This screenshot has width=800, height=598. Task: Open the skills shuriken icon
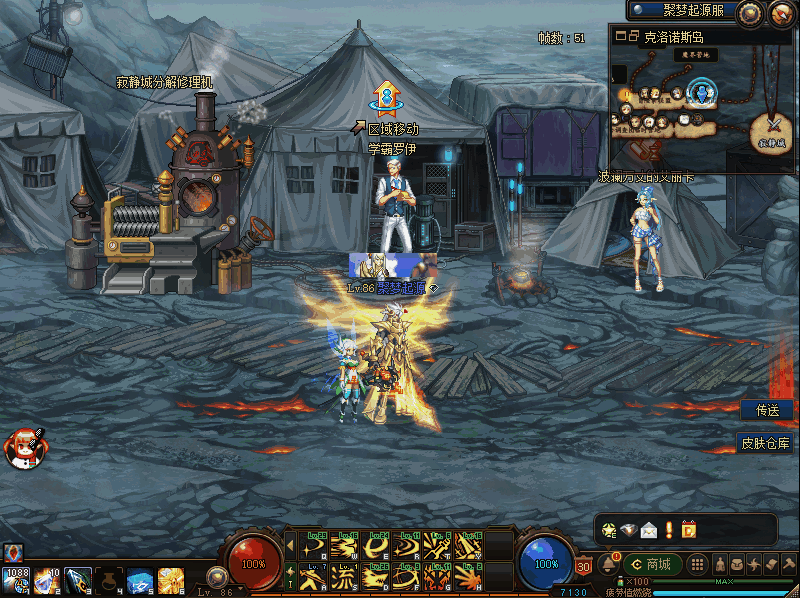pyautogui.click(x=754, y=564)
